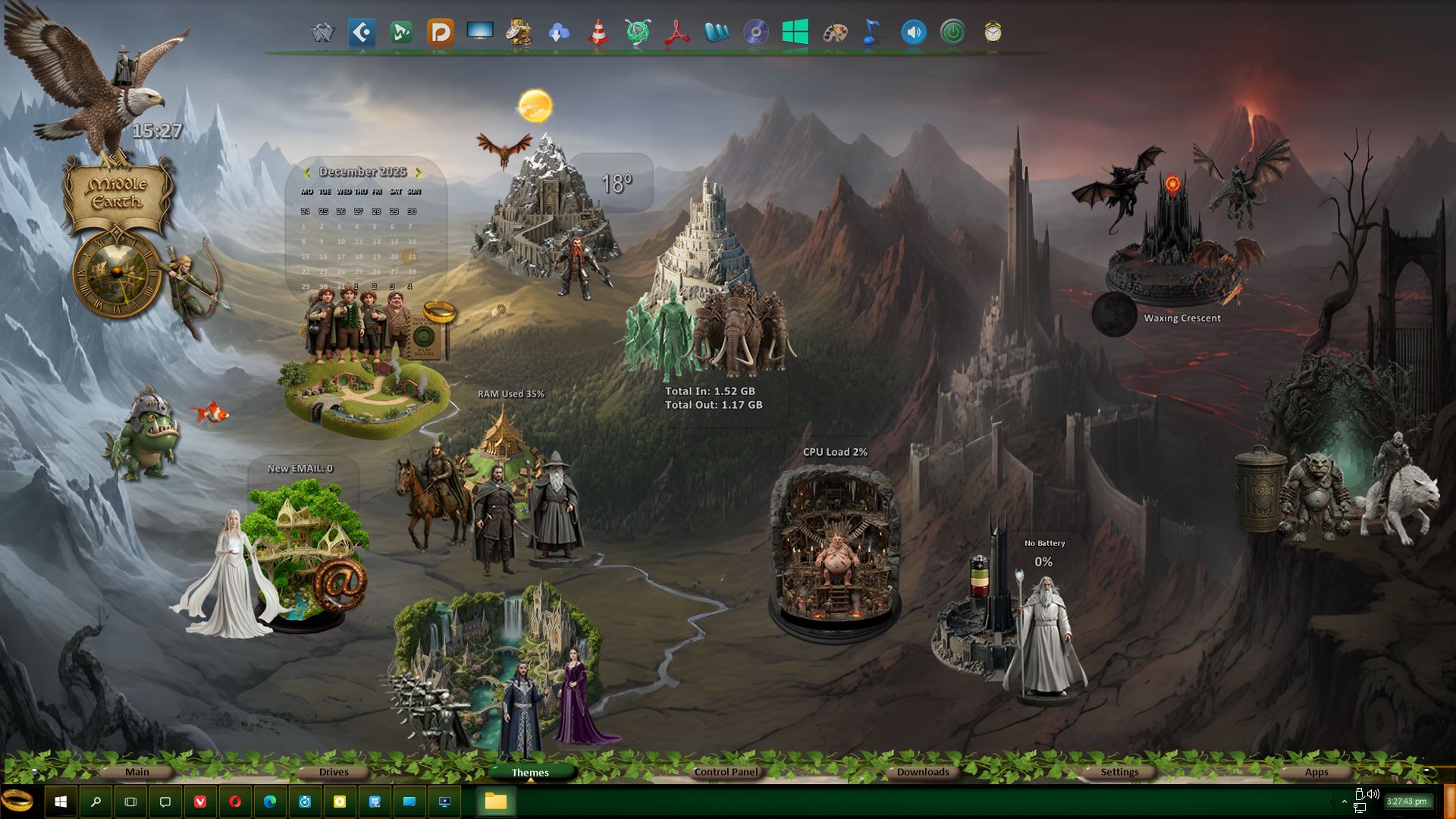Click the green power button dock icon
1456x819 pixels.
point(953,33)
